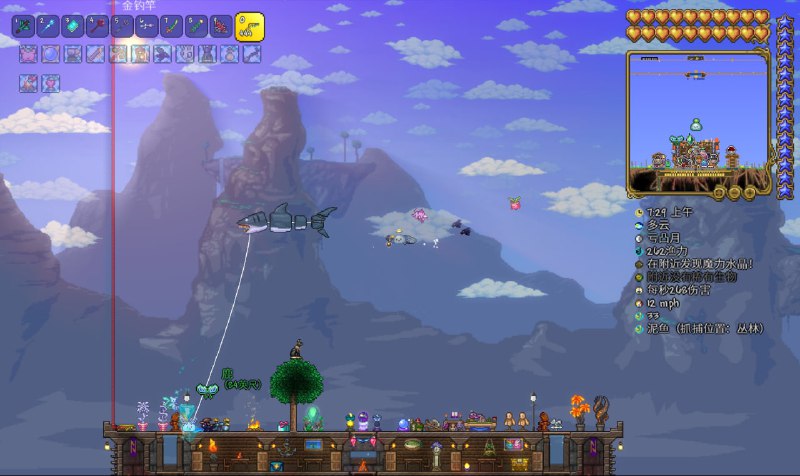Click the minimap in the gold frame
The height and width of the screenshot is (476, 800).
click(x=698, y=121)
